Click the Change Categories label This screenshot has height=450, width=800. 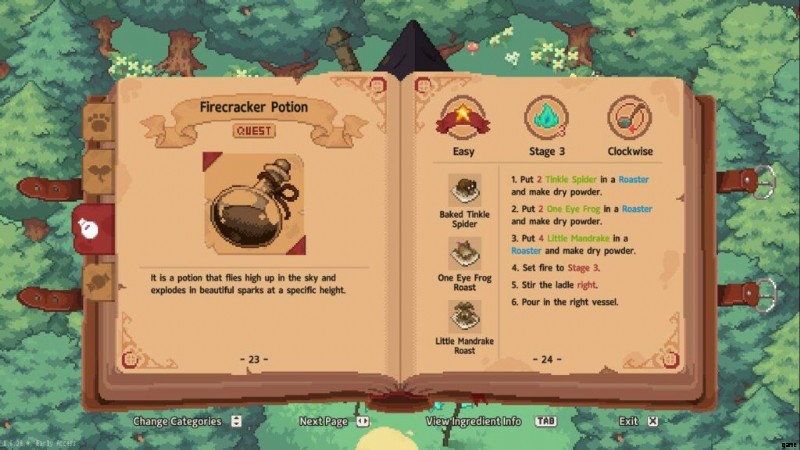[178, 421]
